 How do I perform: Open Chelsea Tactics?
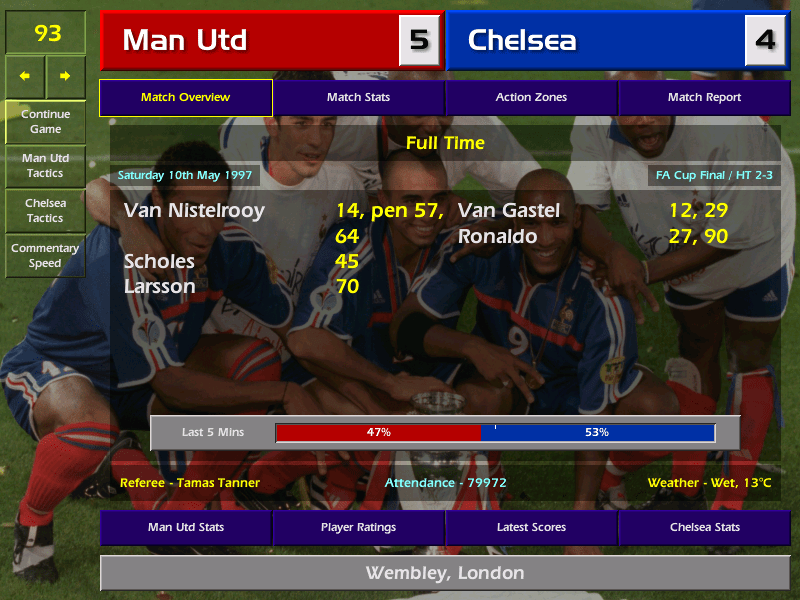(45, 210)
